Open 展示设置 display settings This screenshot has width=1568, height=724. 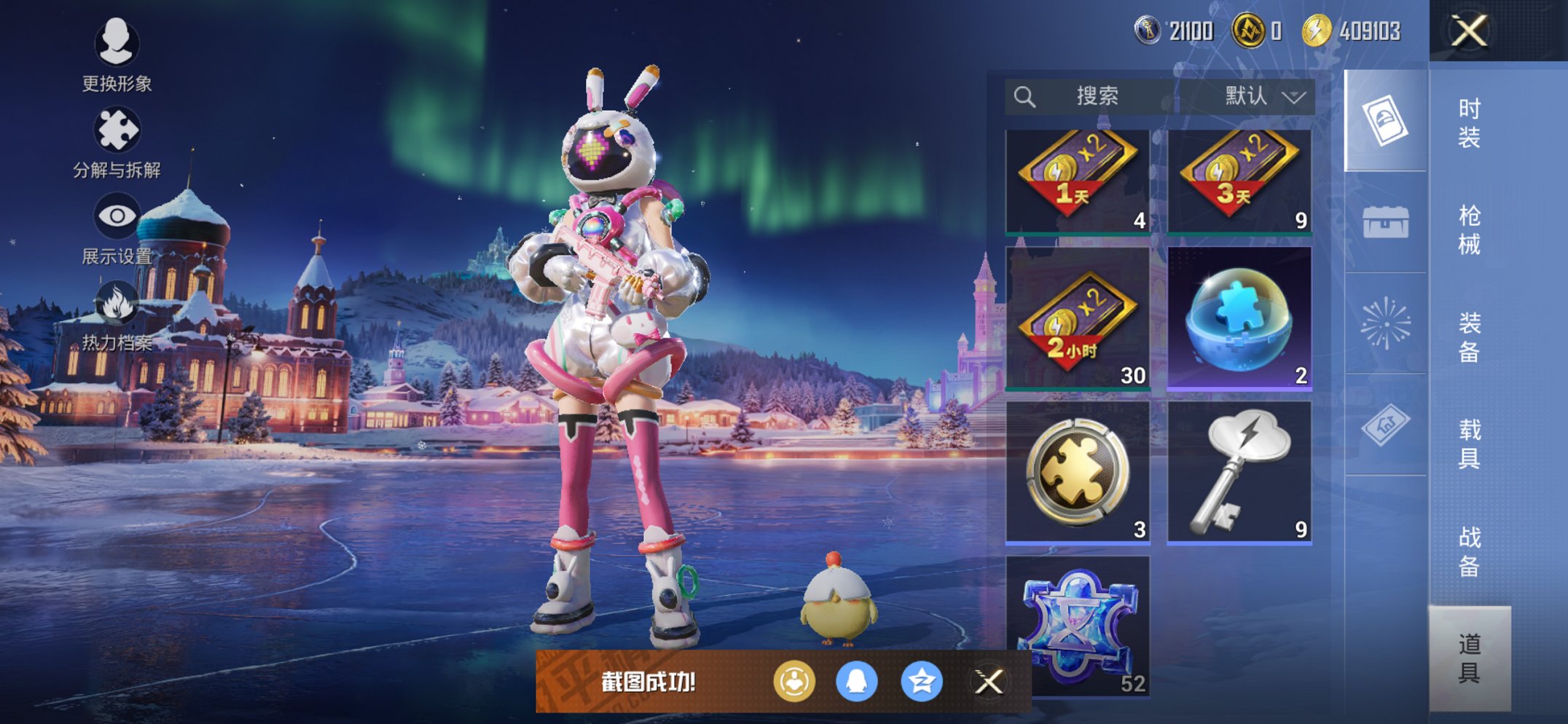(x=117, y=227)
